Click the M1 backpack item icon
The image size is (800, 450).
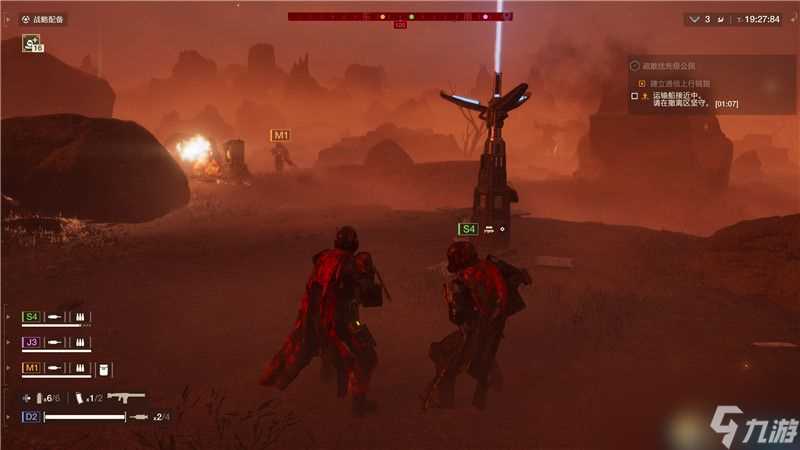101,369
